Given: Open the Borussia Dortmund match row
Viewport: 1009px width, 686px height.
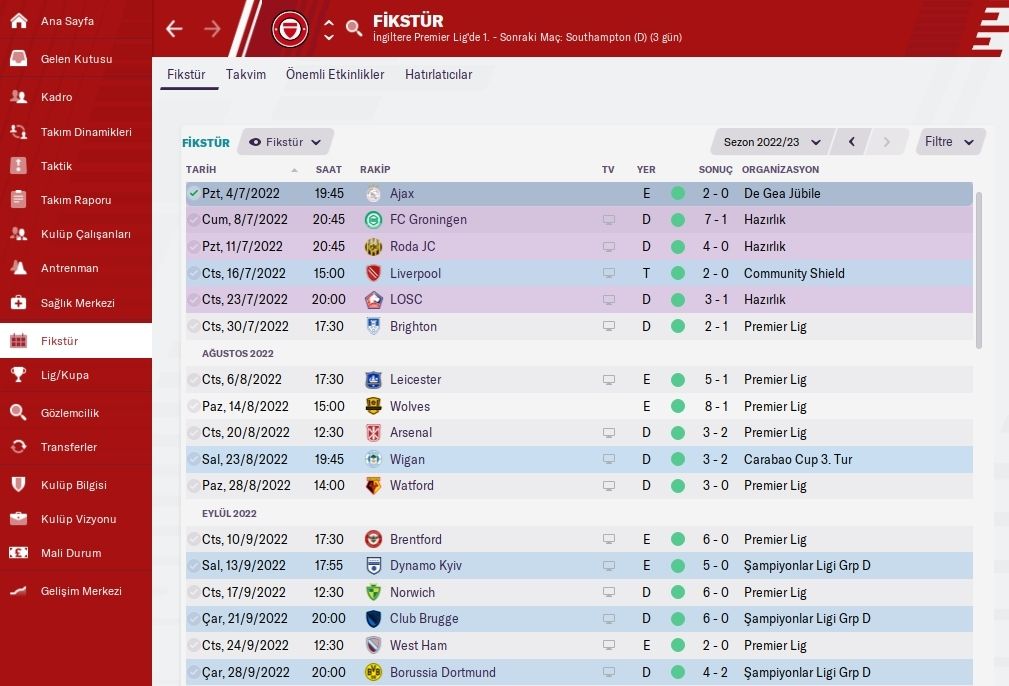Looking at the screenshot, I should pyautogui.click(x=578, y=672).
